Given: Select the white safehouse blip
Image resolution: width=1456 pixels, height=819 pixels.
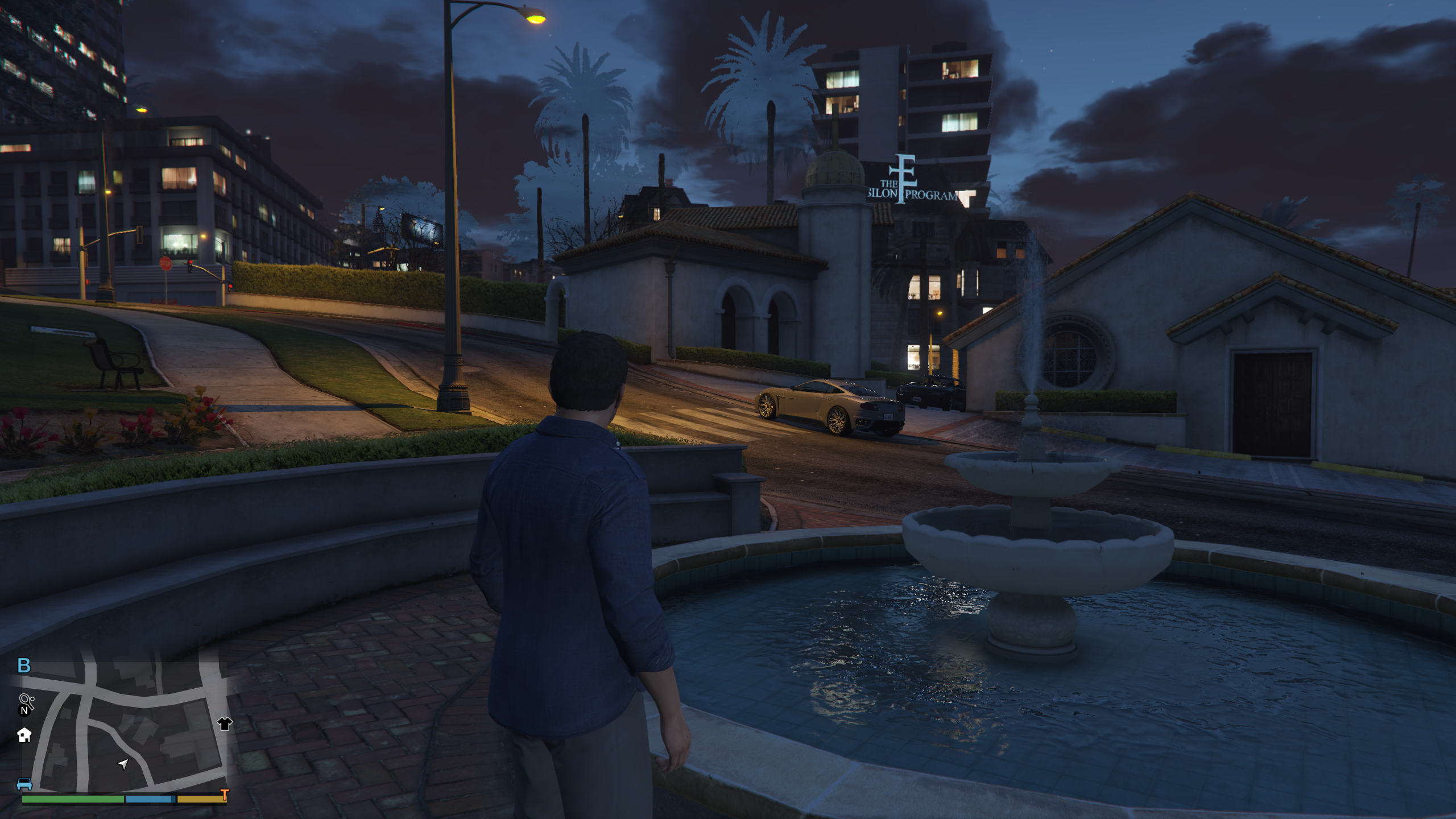Looking at the screenshot, I should (x=24, y=735).
